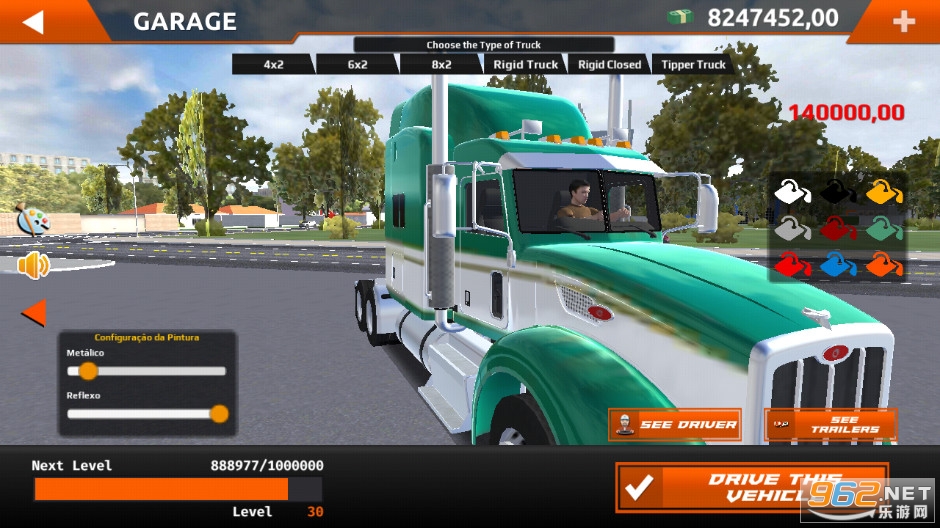Image resolution: width=940 pixels, height=528 pixels.
Task: Open the Rigid Closed truck type
Action: 609,64
